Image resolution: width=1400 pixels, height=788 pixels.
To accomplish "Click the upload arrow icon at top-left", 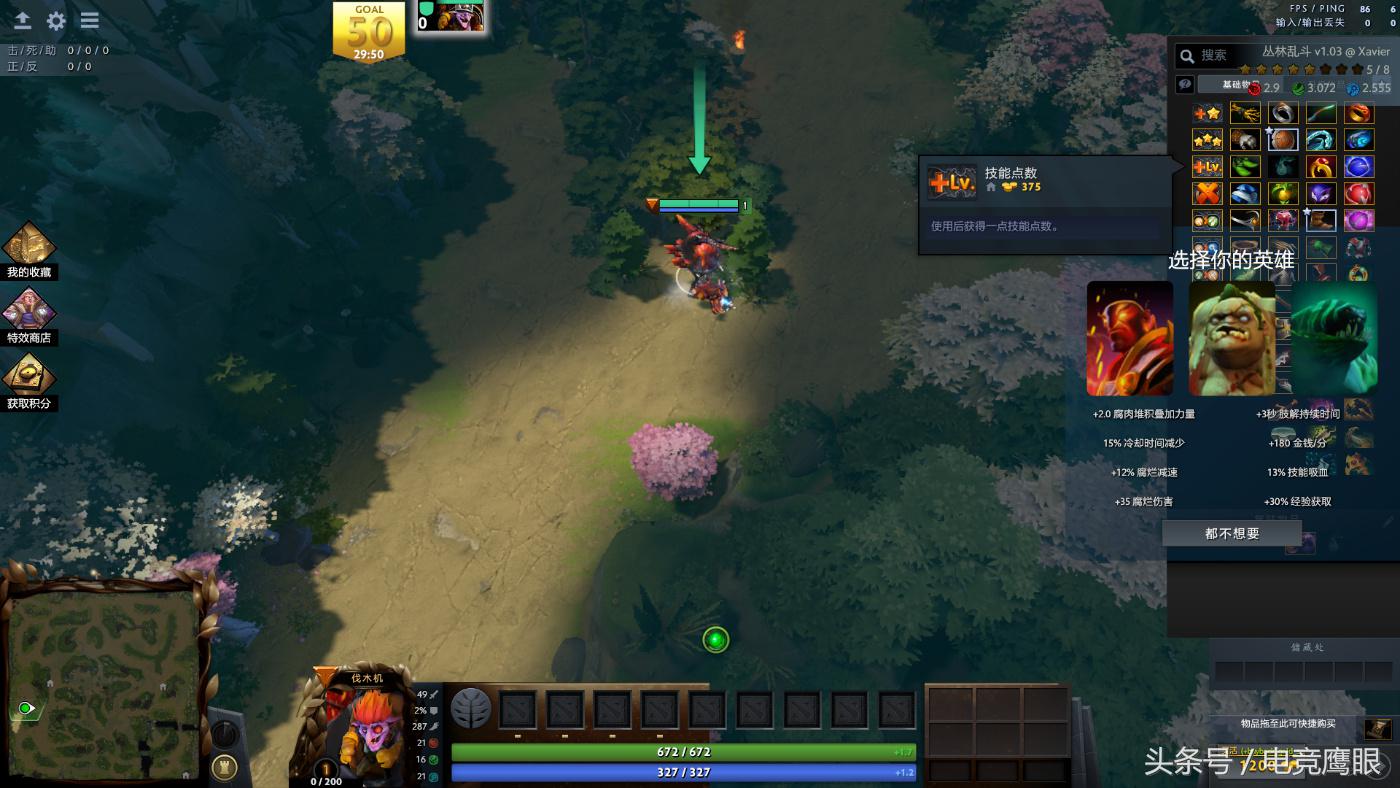I will click(22, 21).
